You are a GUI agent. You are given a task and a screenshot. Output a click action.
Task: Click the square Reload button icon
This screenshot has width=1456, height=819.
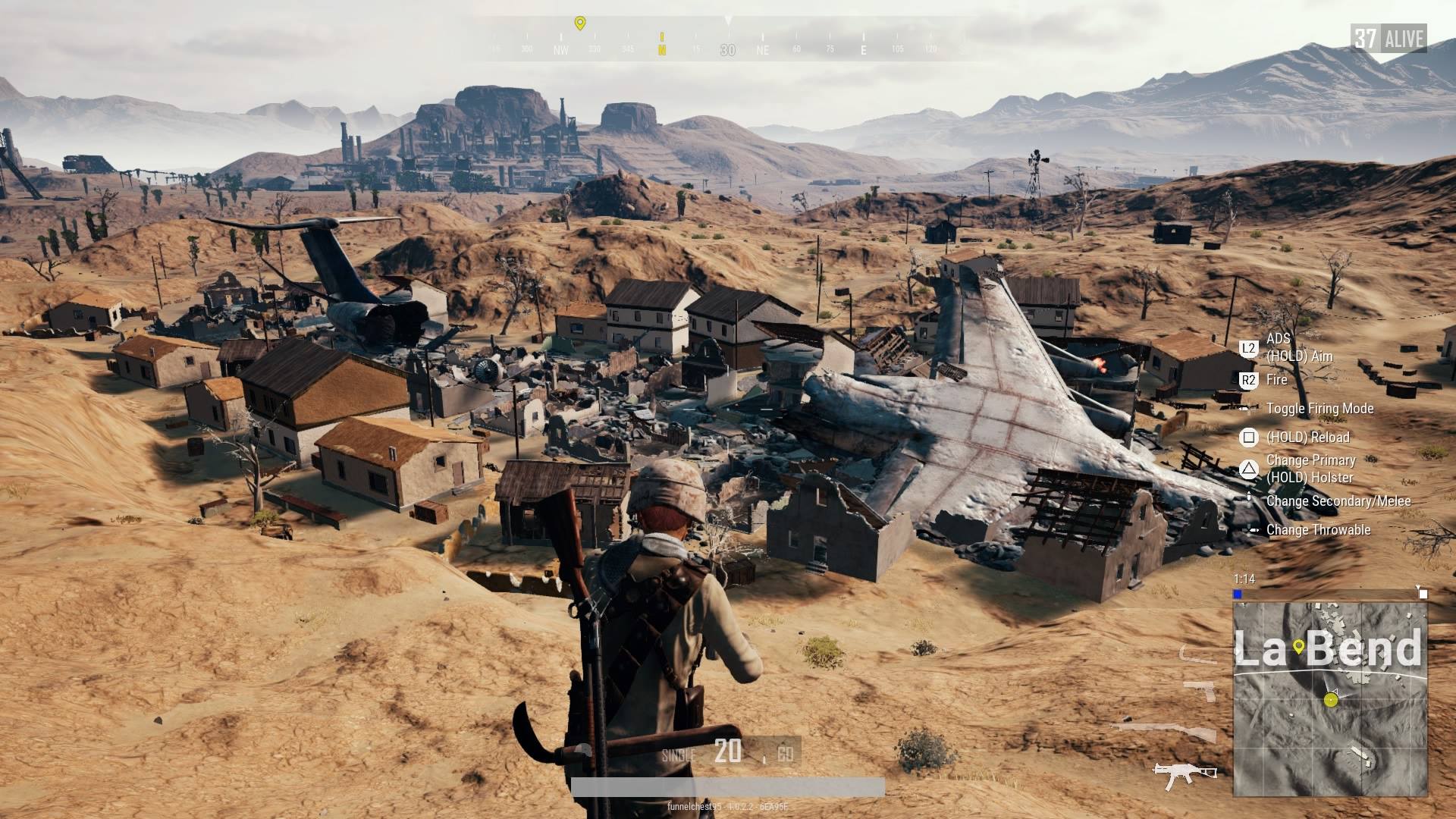coord(1248,438)
